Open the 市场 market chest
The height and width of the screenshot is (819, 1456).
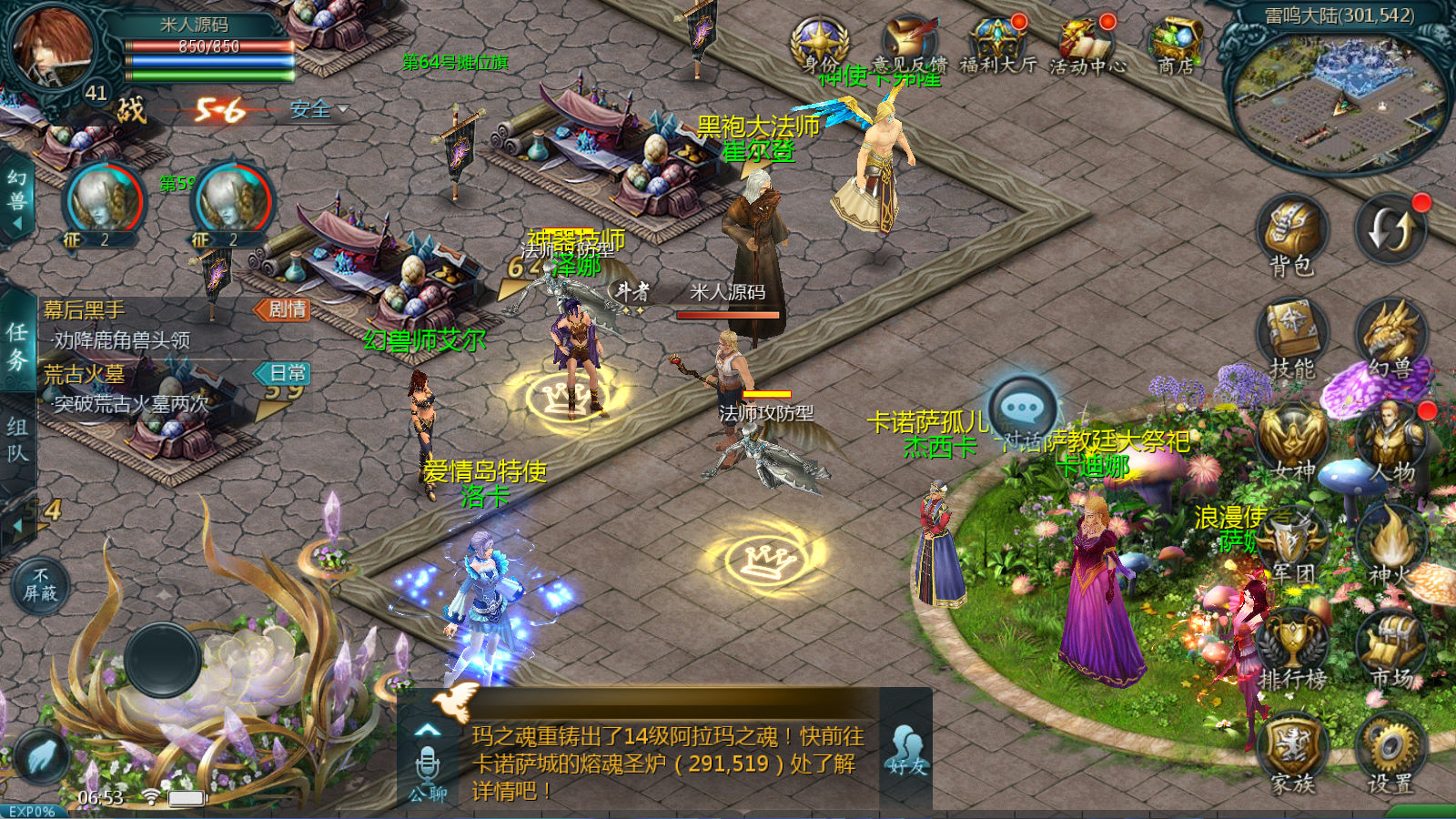(x=1390, y=646)
